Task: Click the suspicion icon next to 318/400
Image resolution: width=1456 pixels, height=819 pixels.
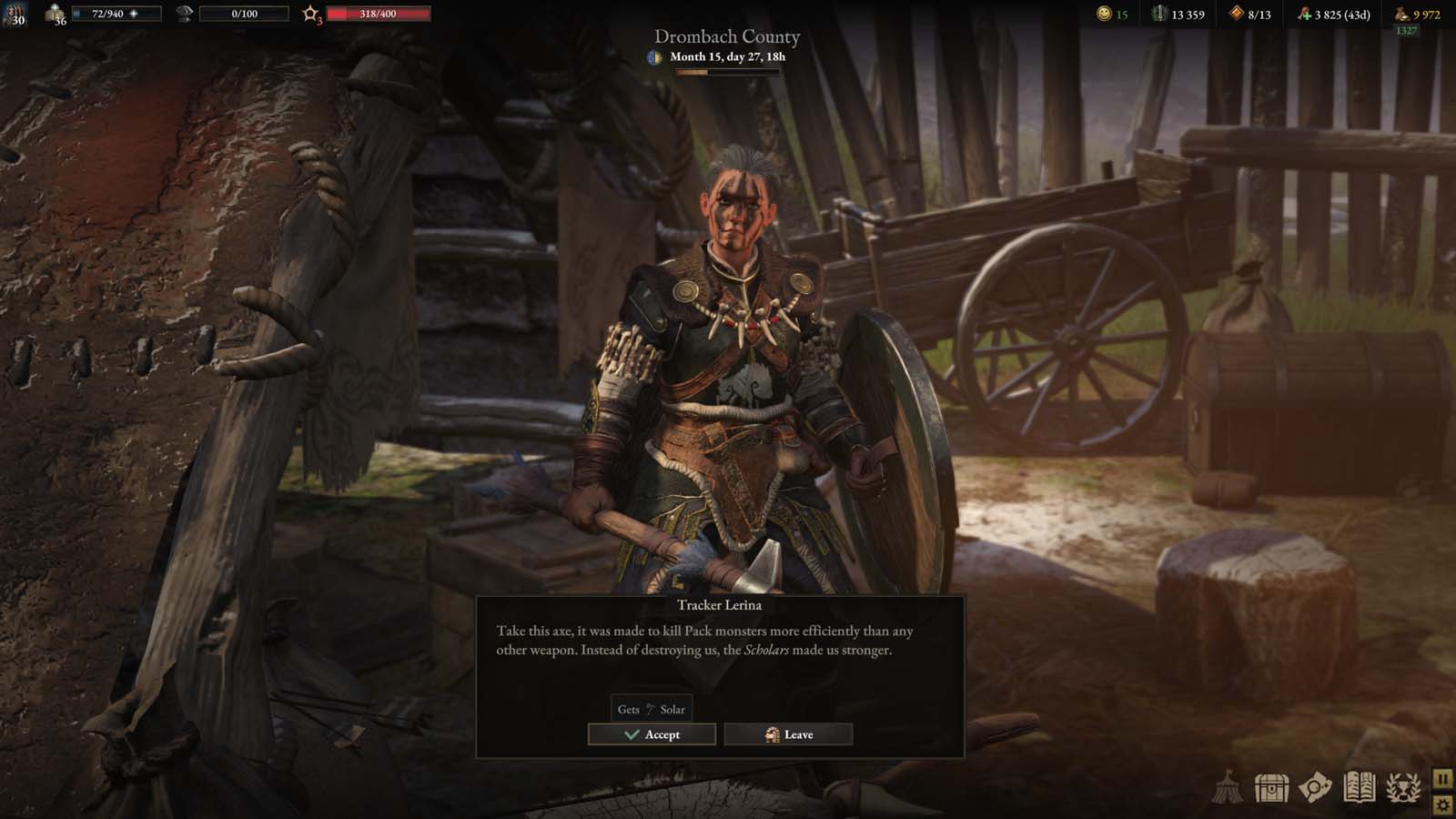Action: [x=310, y=13]
